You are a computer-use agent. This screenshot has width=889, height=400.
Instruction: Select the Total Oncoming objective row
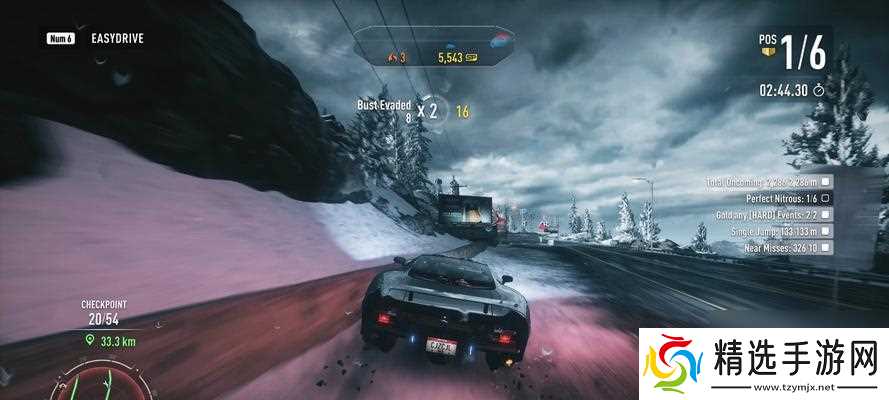(766, 182)
